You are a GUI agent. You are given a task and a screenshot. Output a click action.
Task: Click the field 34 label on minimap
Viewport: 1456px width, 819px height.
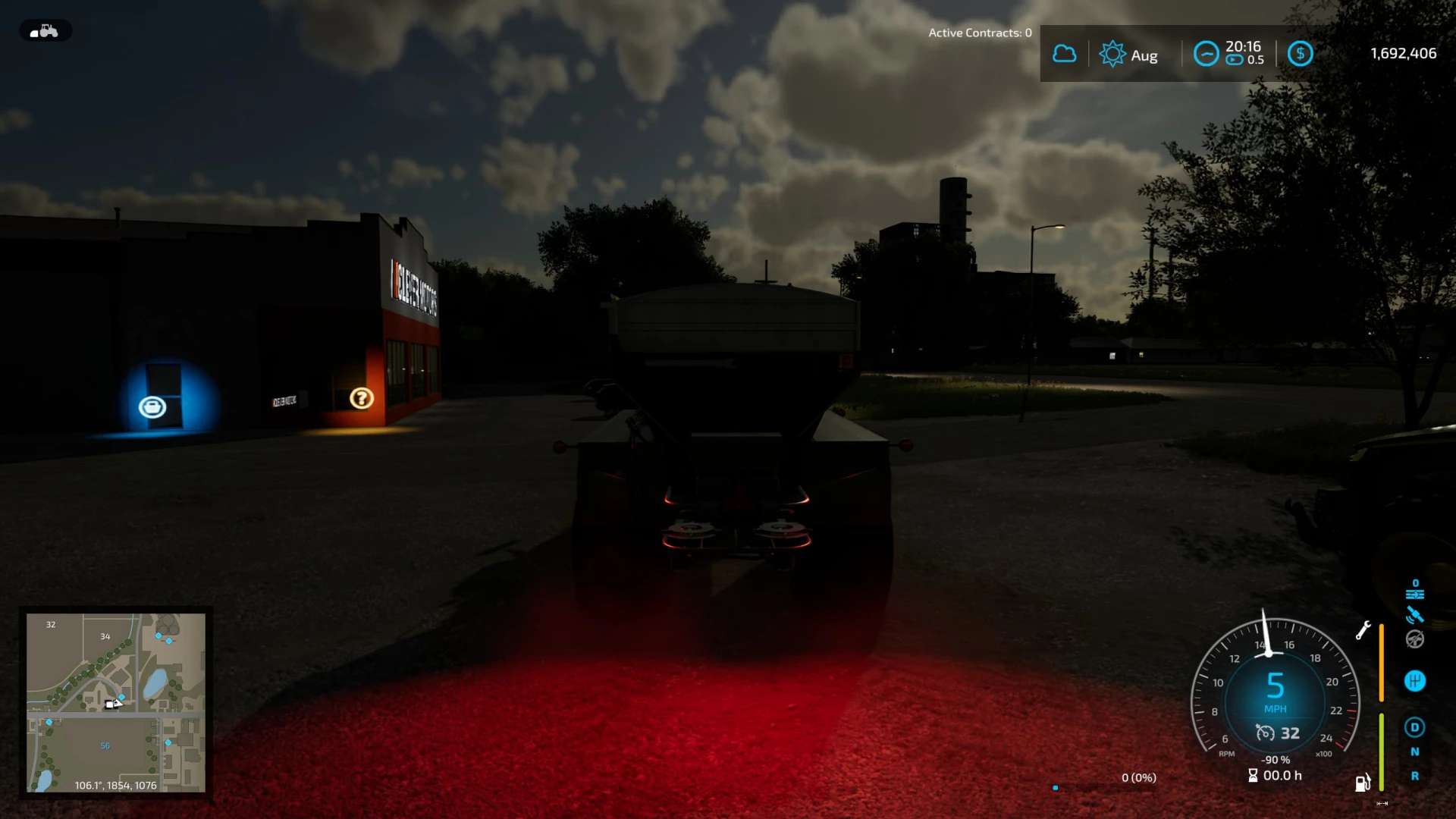[105, 636]
